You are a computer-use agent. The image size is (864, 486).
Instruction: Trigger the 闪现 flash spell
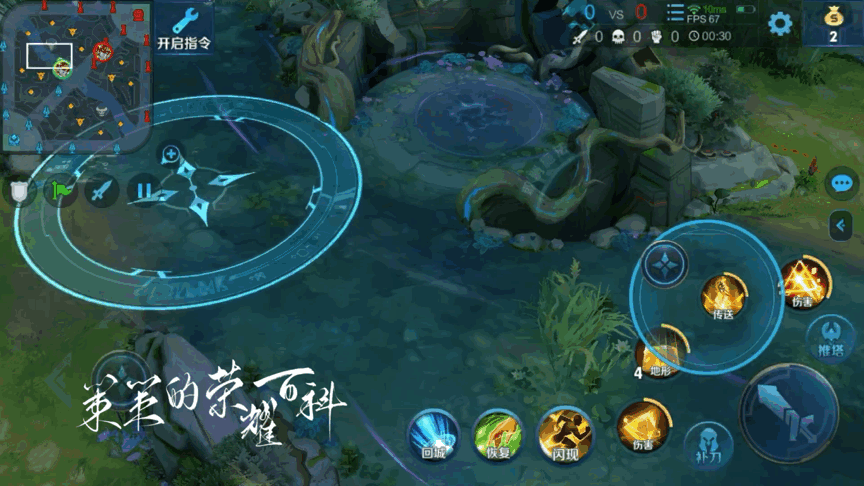565,434
